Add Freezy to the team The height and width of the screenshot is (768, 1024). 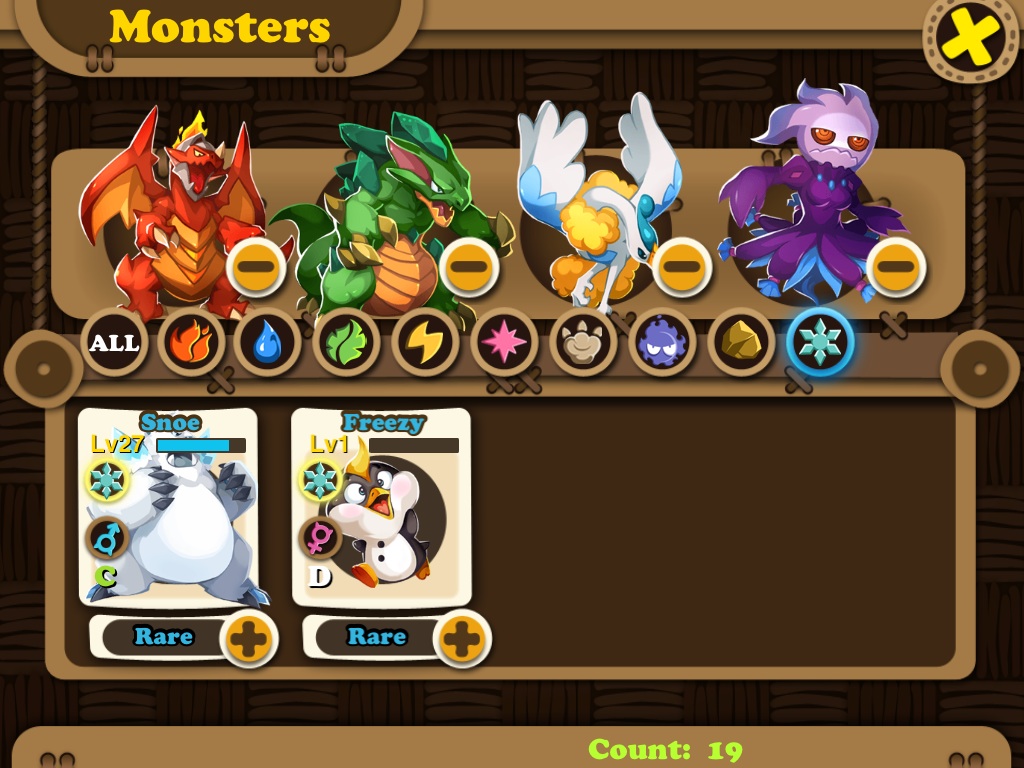461,637
